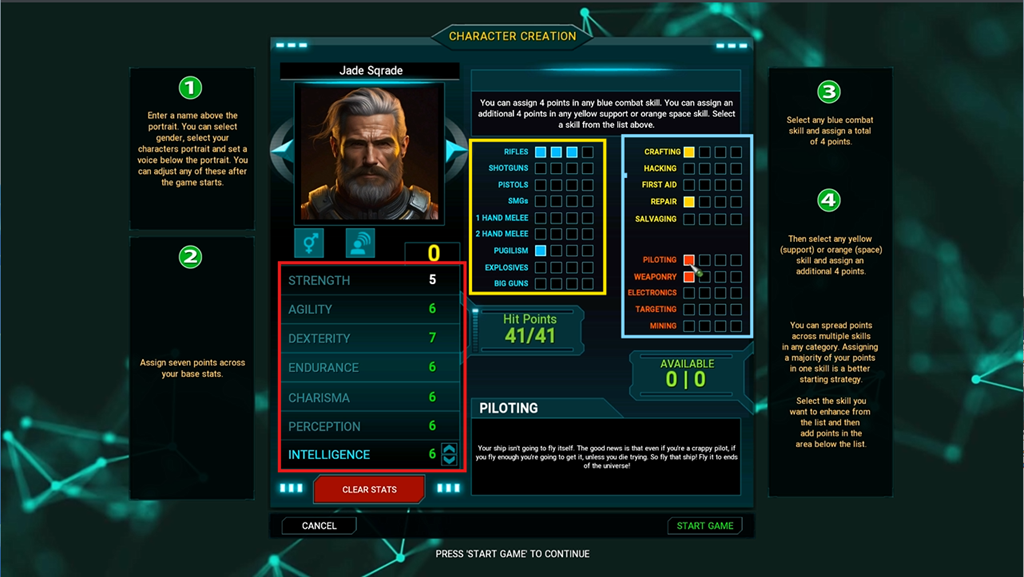The width and height of the screenshot is (1024, 577).
Task: Select the Charisma stat row
Action: pyautogui.click(x=370, y=397)
